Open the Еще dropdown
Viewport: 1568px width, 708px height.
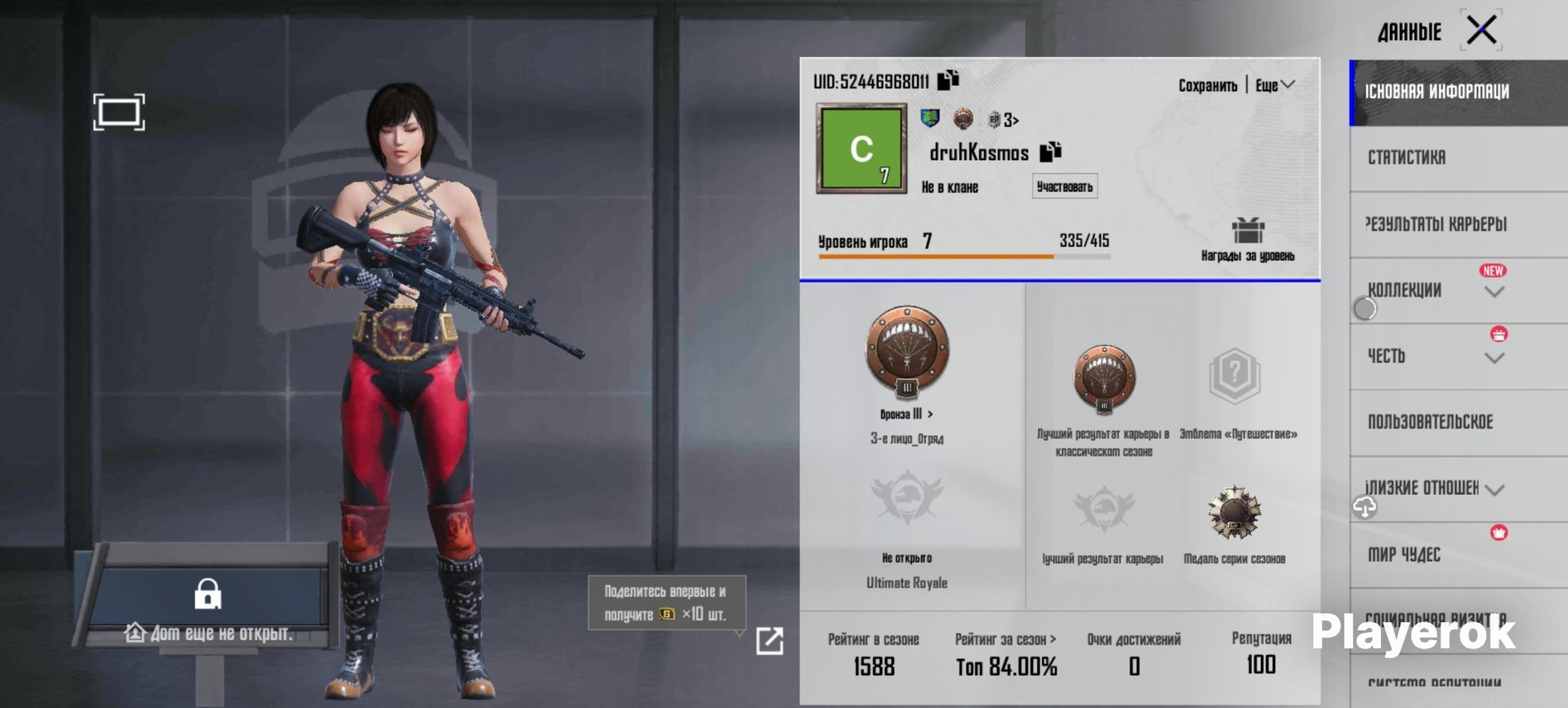pyautogui.click(x=1275, y=86)
